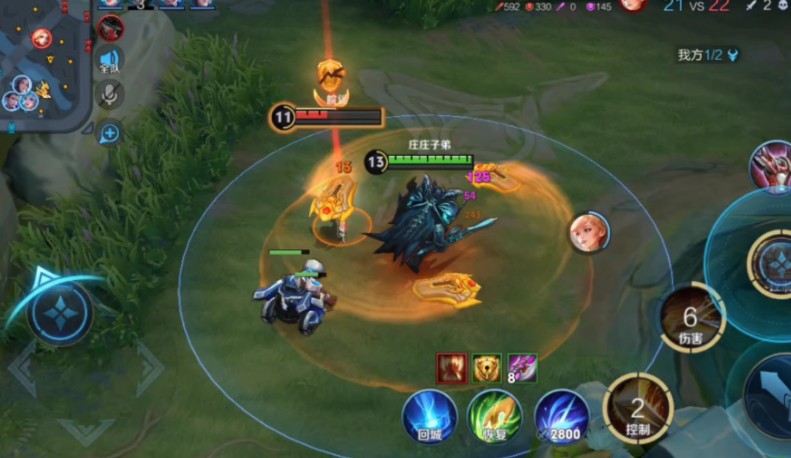This screenshot has height=458, width=791.
Task: Select the golden shield equipment icon
Action: pyautogui.click(x=487, y=368)
